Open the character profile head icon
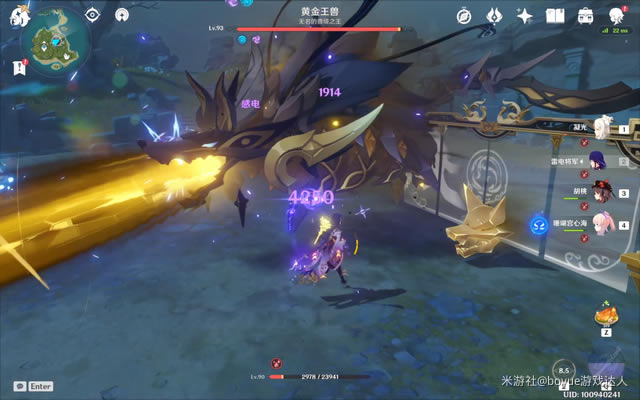Screen dimensions: 640x400 pos(616,15)
